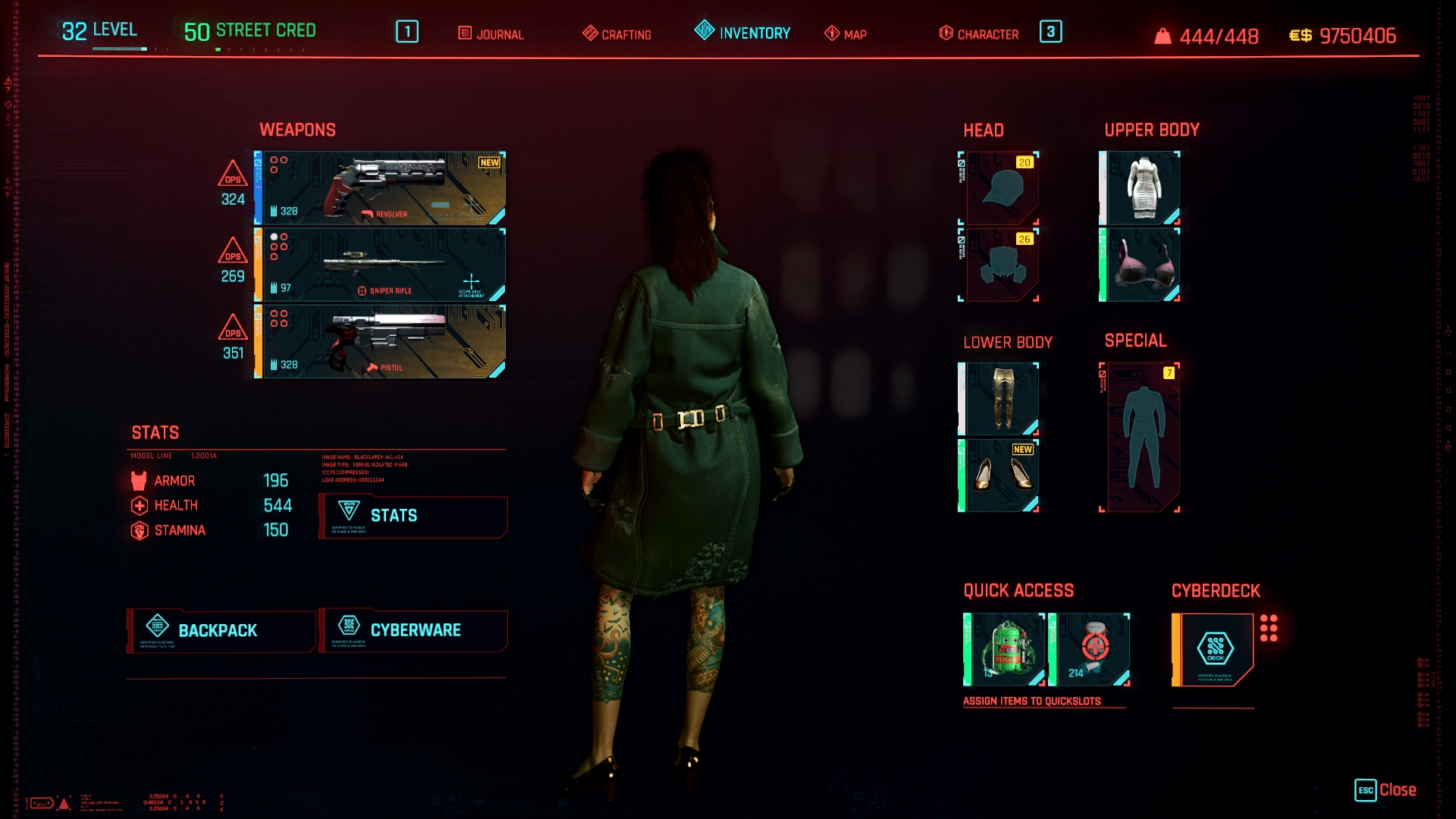Choose the gold pants slot
This screenshot has width=1456, height=819.
[x=999, y=399]
